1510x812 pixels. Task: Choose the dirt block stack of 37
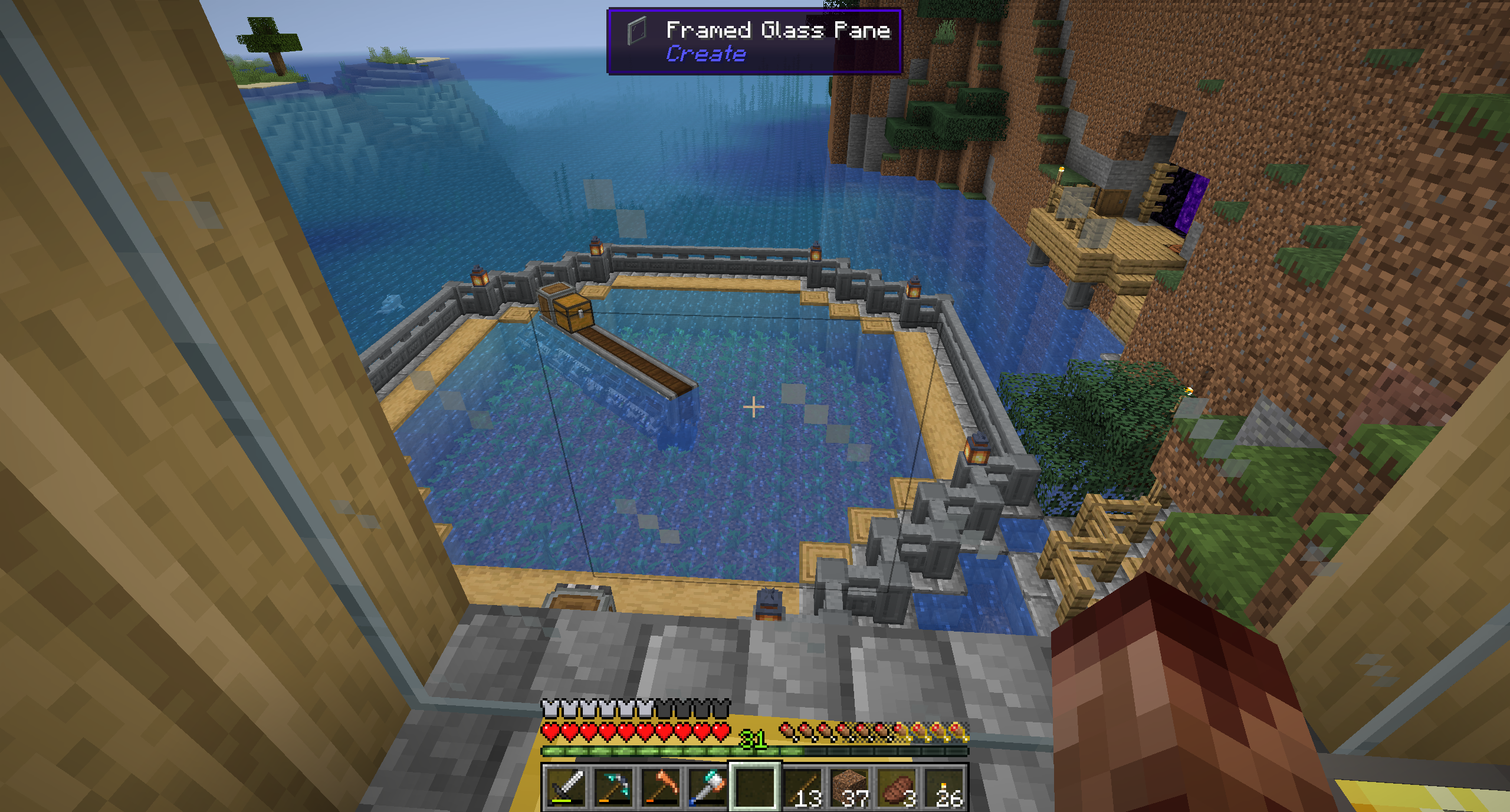850,787
